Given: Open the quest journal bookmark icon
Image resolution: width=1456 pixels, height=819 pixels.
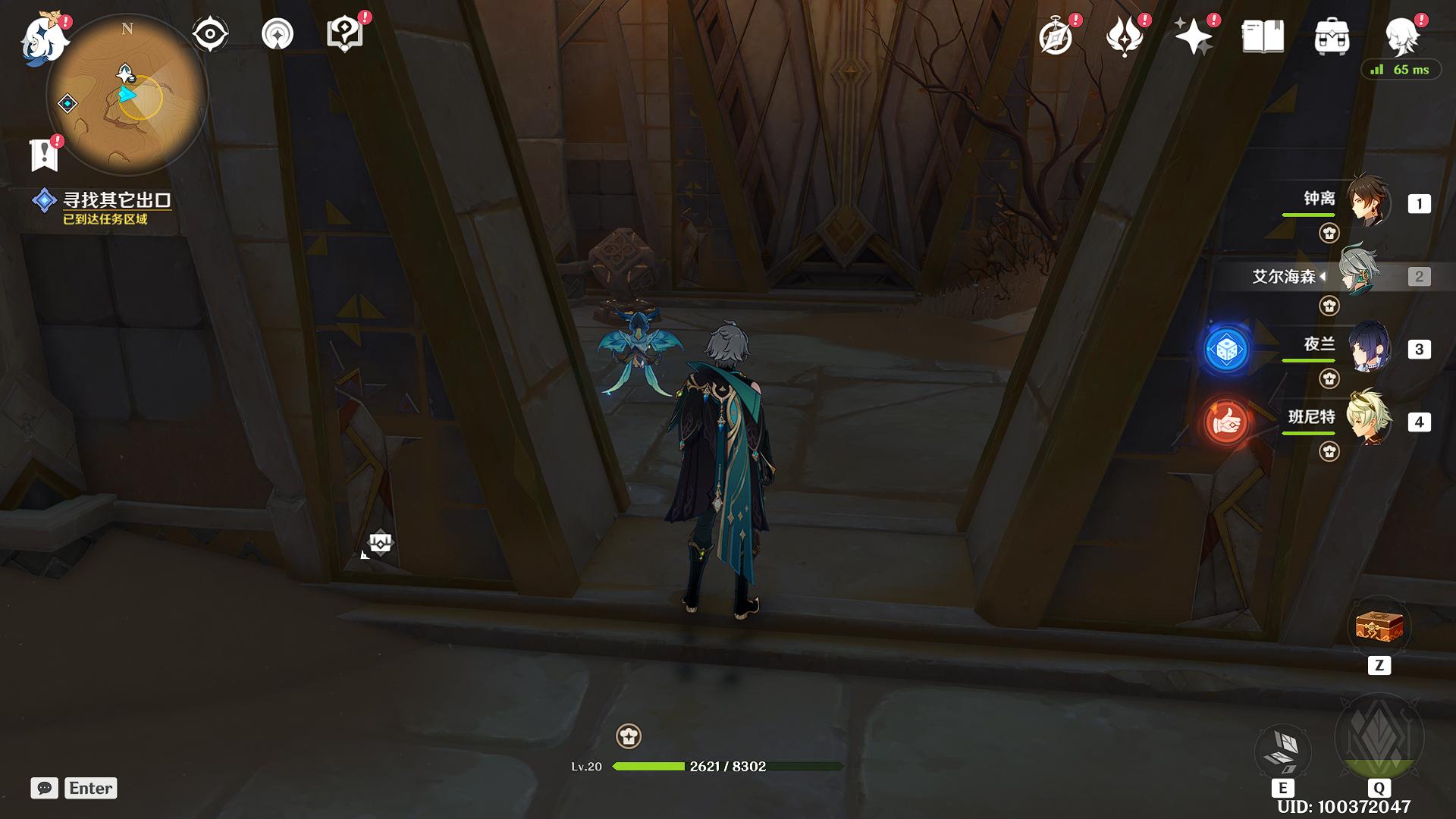Looking at the screenshot, I should click(x=45, y=155).
